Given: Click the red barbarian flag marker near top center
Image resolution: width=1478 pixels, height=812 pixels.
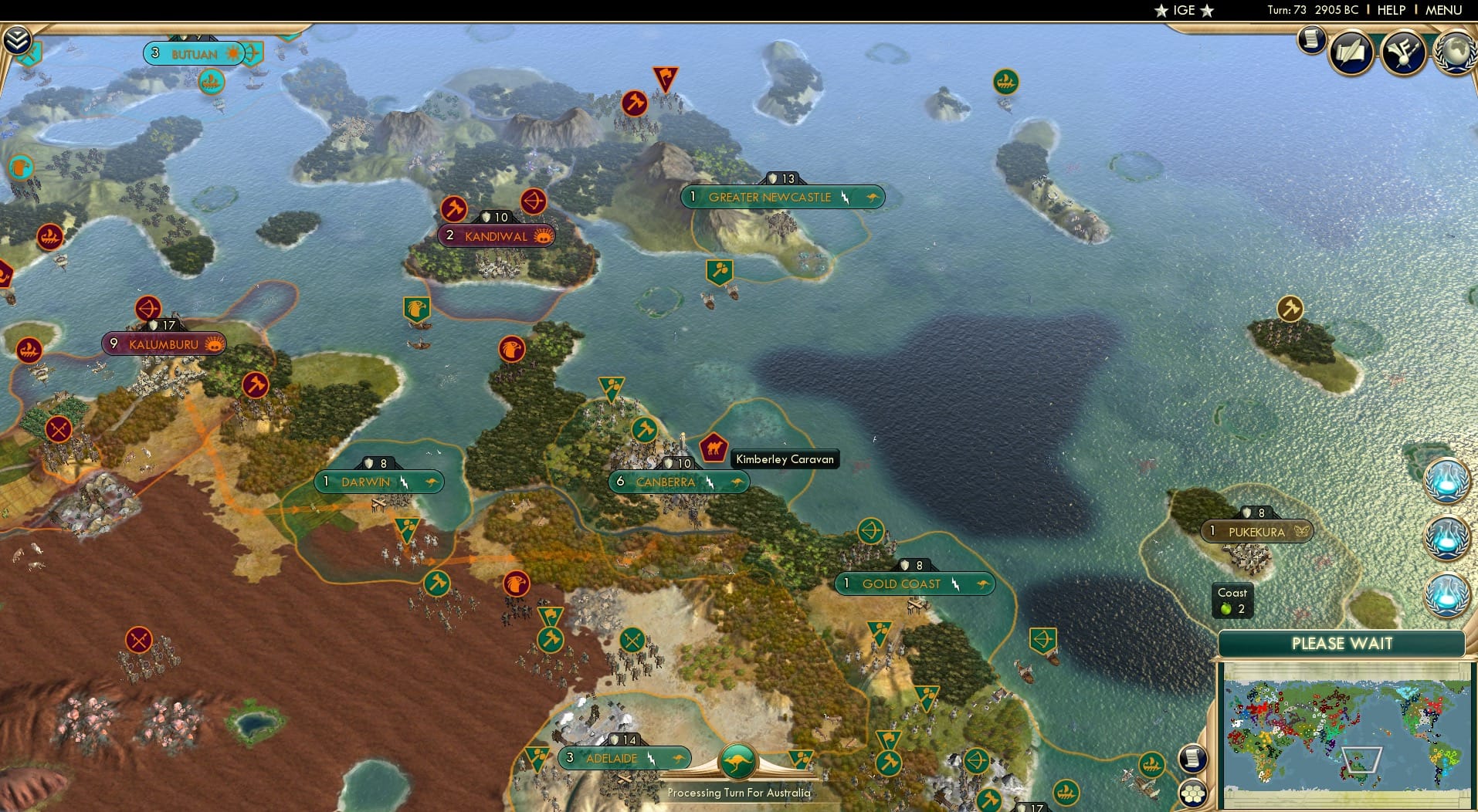Looking at the screenshot, I should [664, 77].
